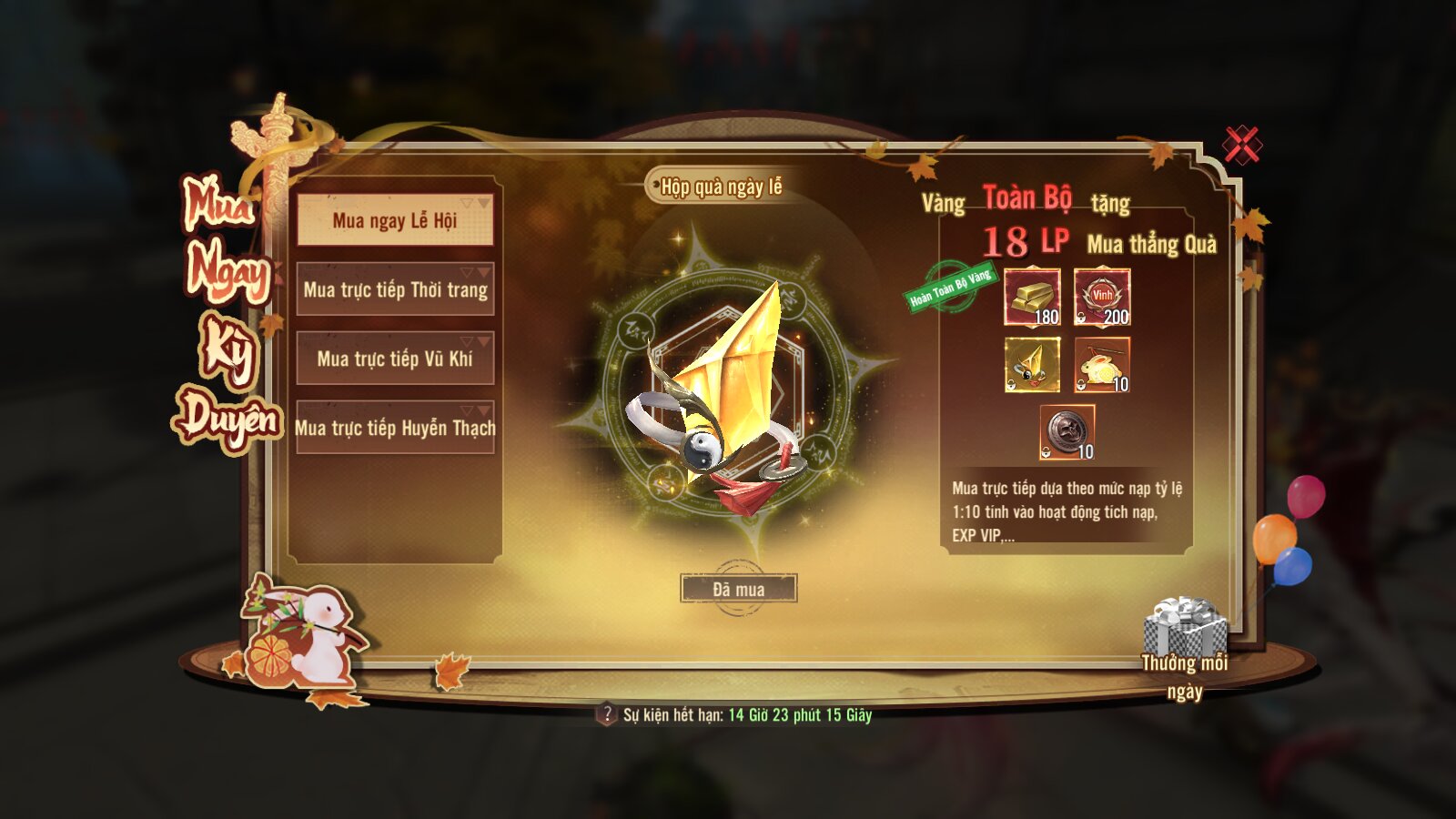View the "Vinh" token reward of 200
1456x819 pixels.
tap(1102, 297)
